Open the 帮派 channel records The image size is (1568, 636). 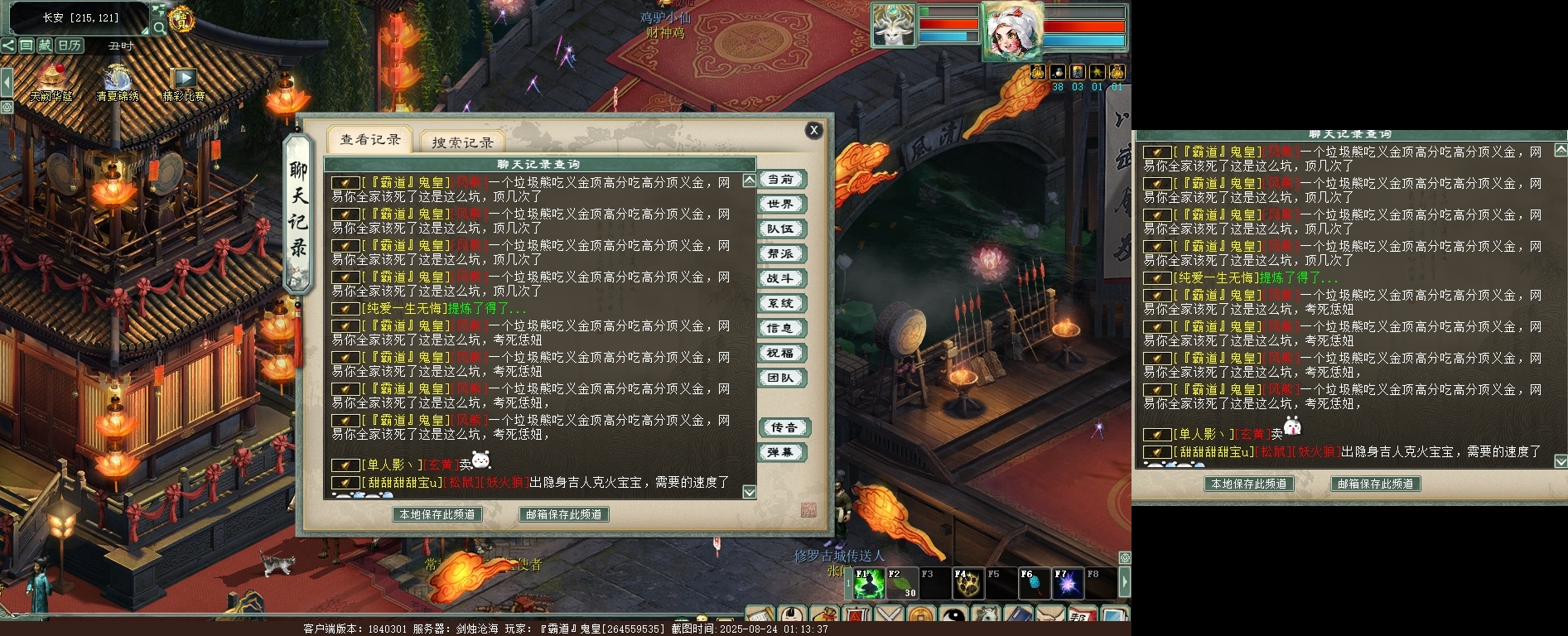(x=780, y=254)
